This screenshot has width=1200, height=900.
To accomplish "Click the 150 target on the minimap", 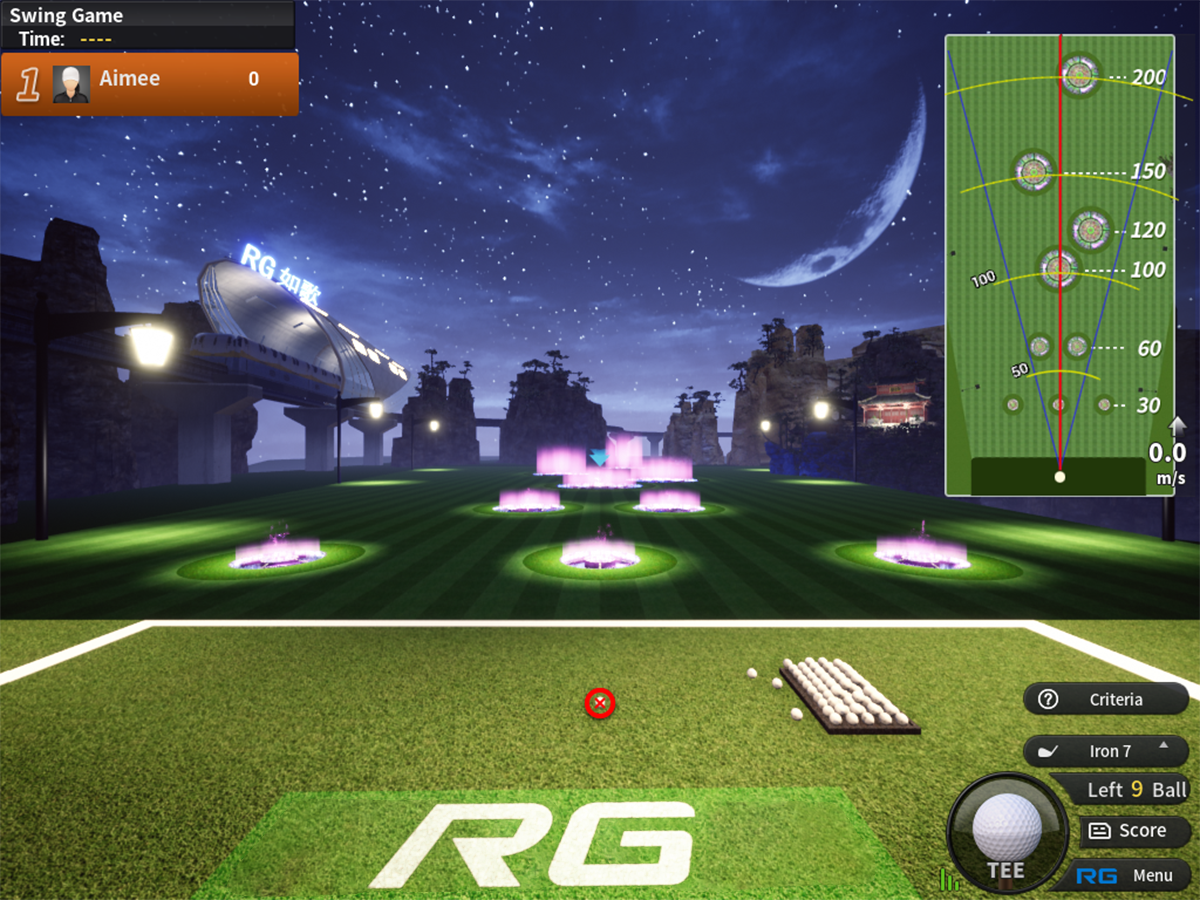I will [1033, 172].
